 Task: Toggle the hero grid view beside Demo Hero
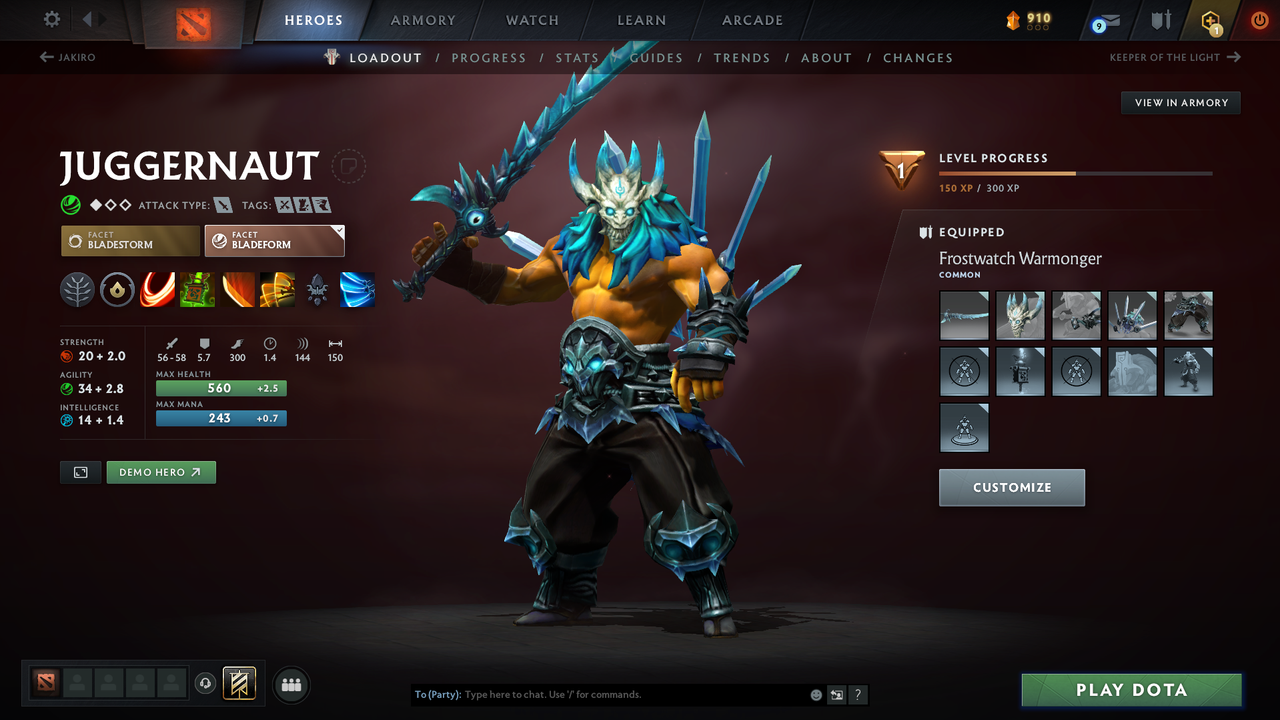pyautogui.click(x=80, y=471)
